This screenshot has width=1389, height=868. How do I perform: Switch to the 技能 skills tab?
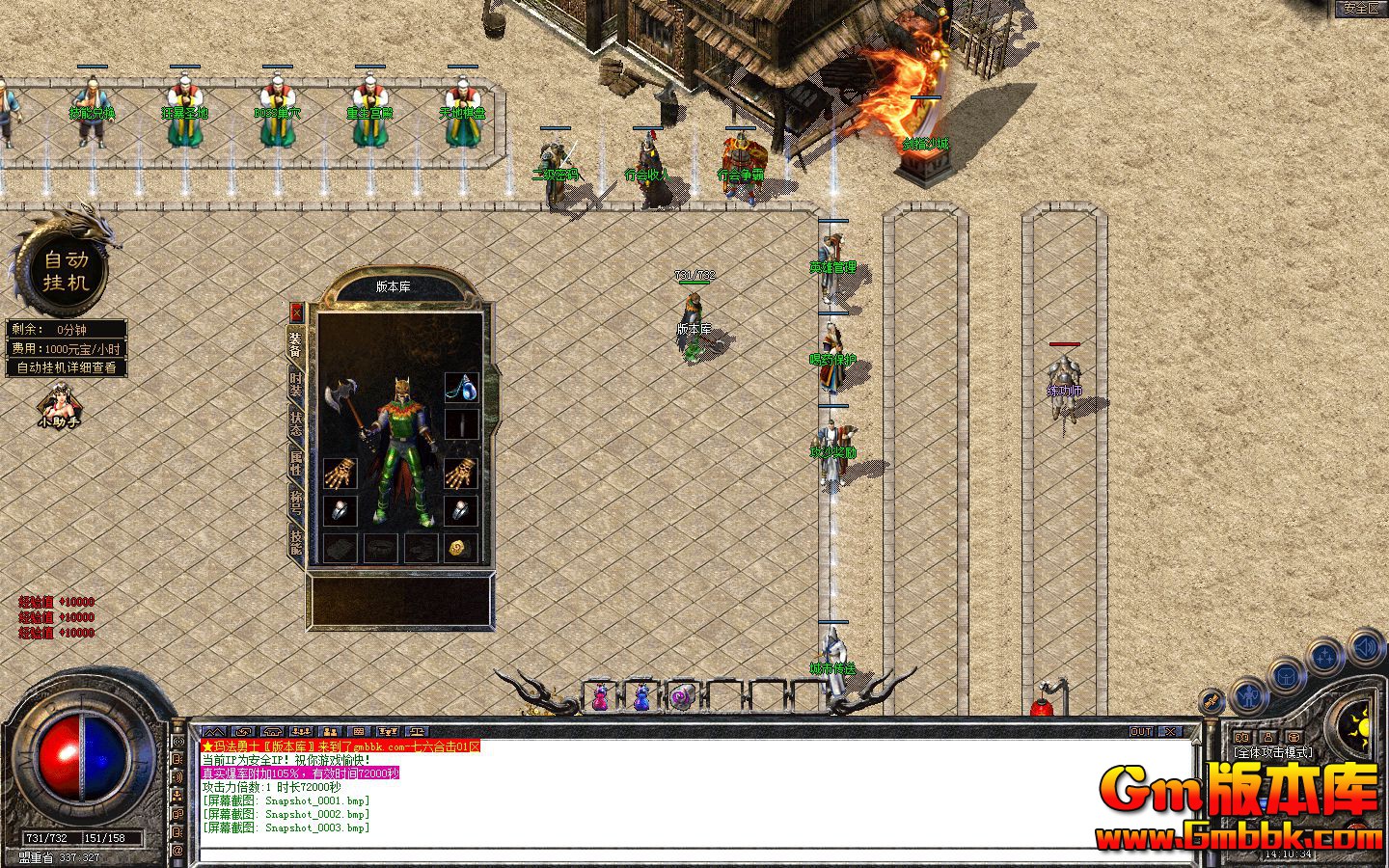pyautogui.click(x=296, y=540)
